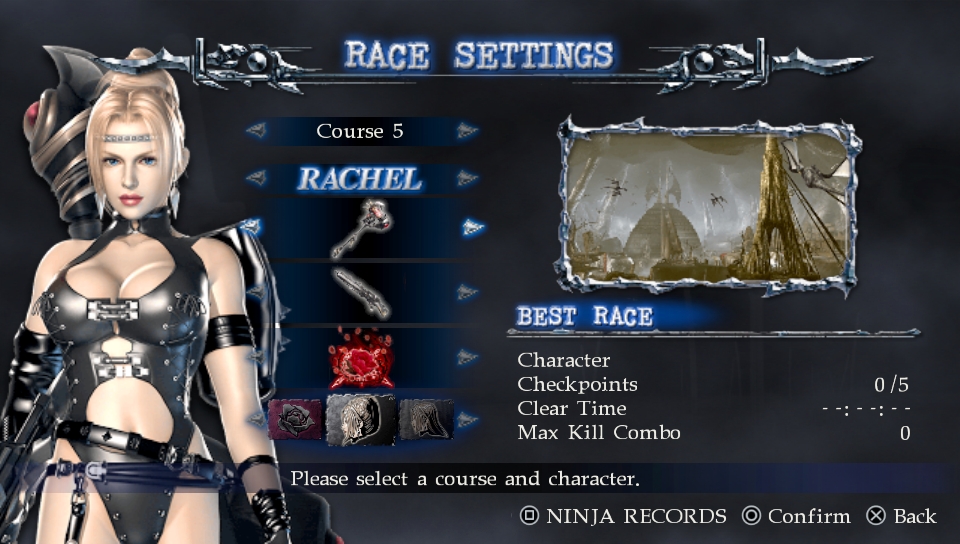
Task: Click the right arrow beside the gun weapon
Action: click(467, 292)
